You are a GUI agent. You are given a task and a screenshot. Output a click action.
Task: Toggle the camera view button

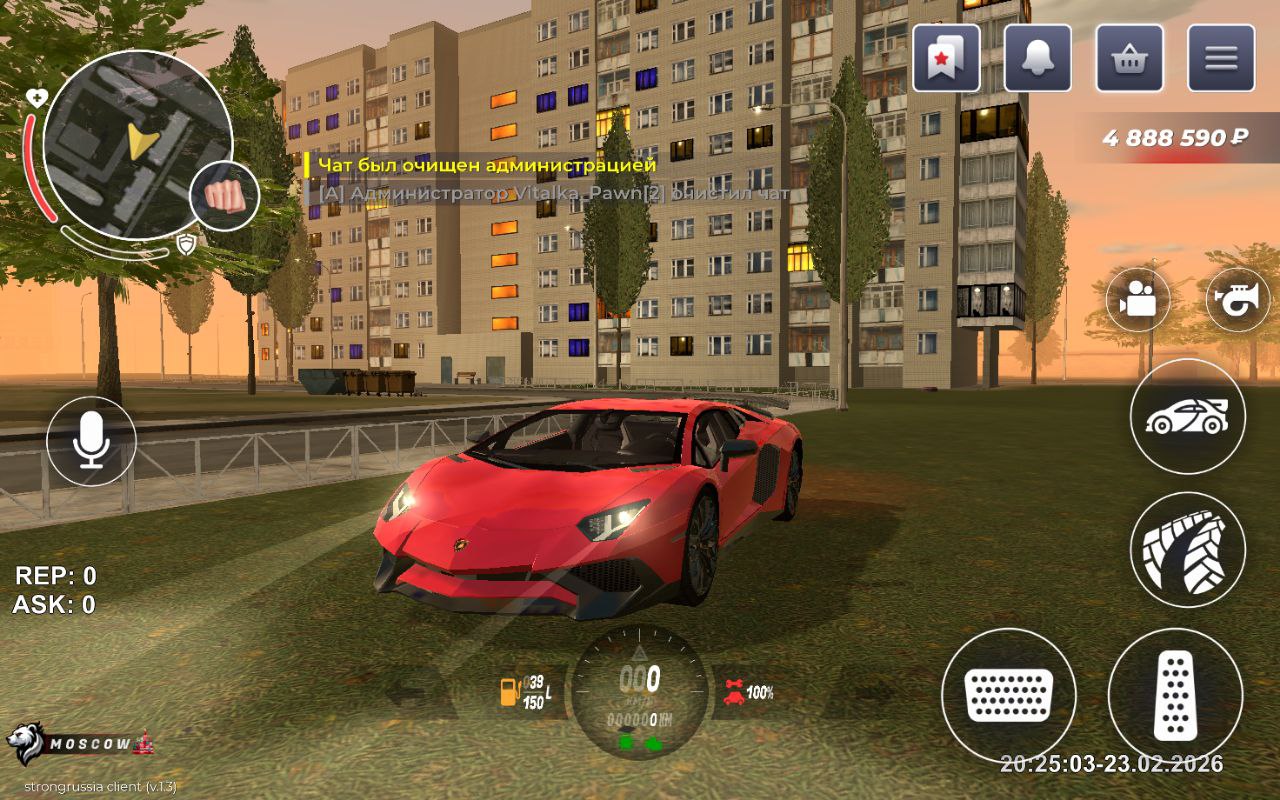coord(1138,299)
